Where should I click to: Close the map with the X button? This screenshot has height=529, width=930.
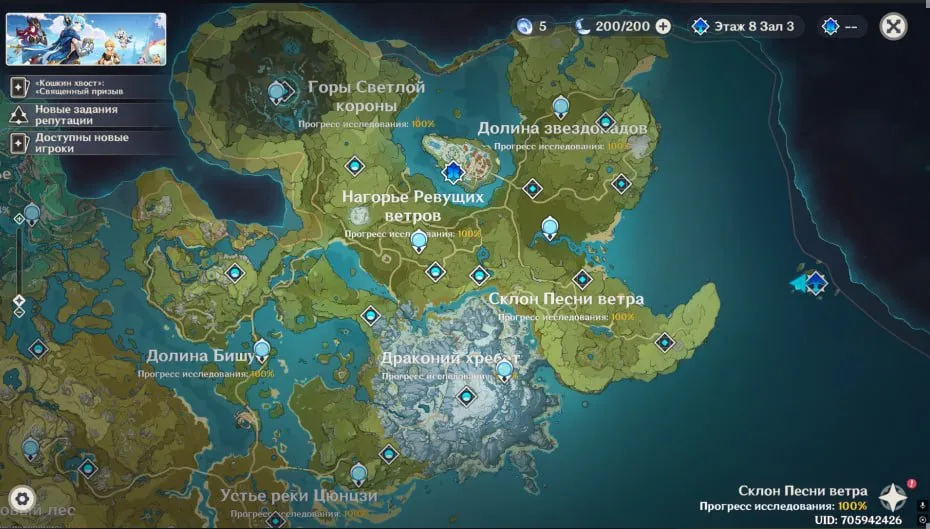click(893, 26)
